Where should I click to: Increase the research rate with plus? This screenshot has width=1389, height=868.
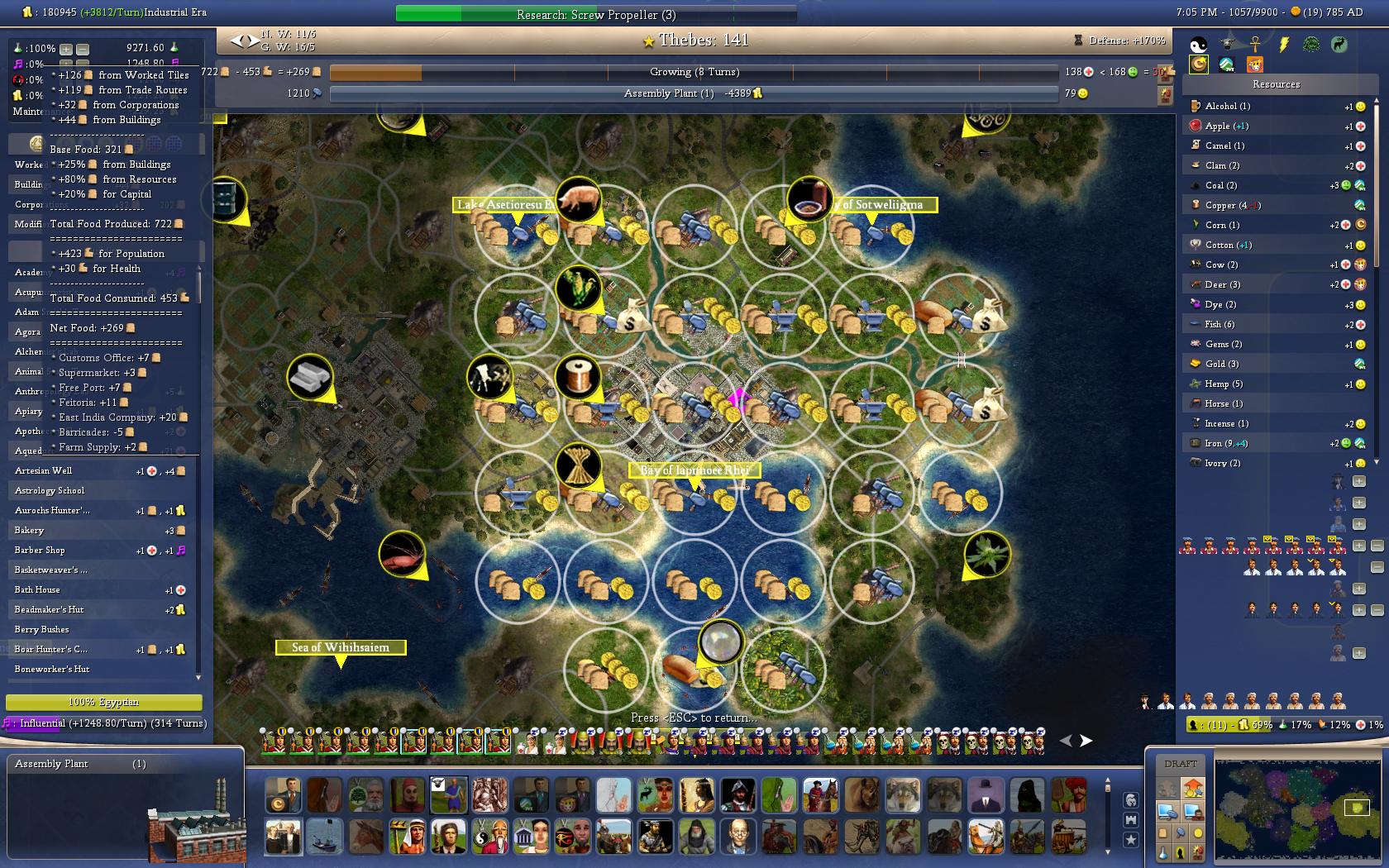click(66, 49)
